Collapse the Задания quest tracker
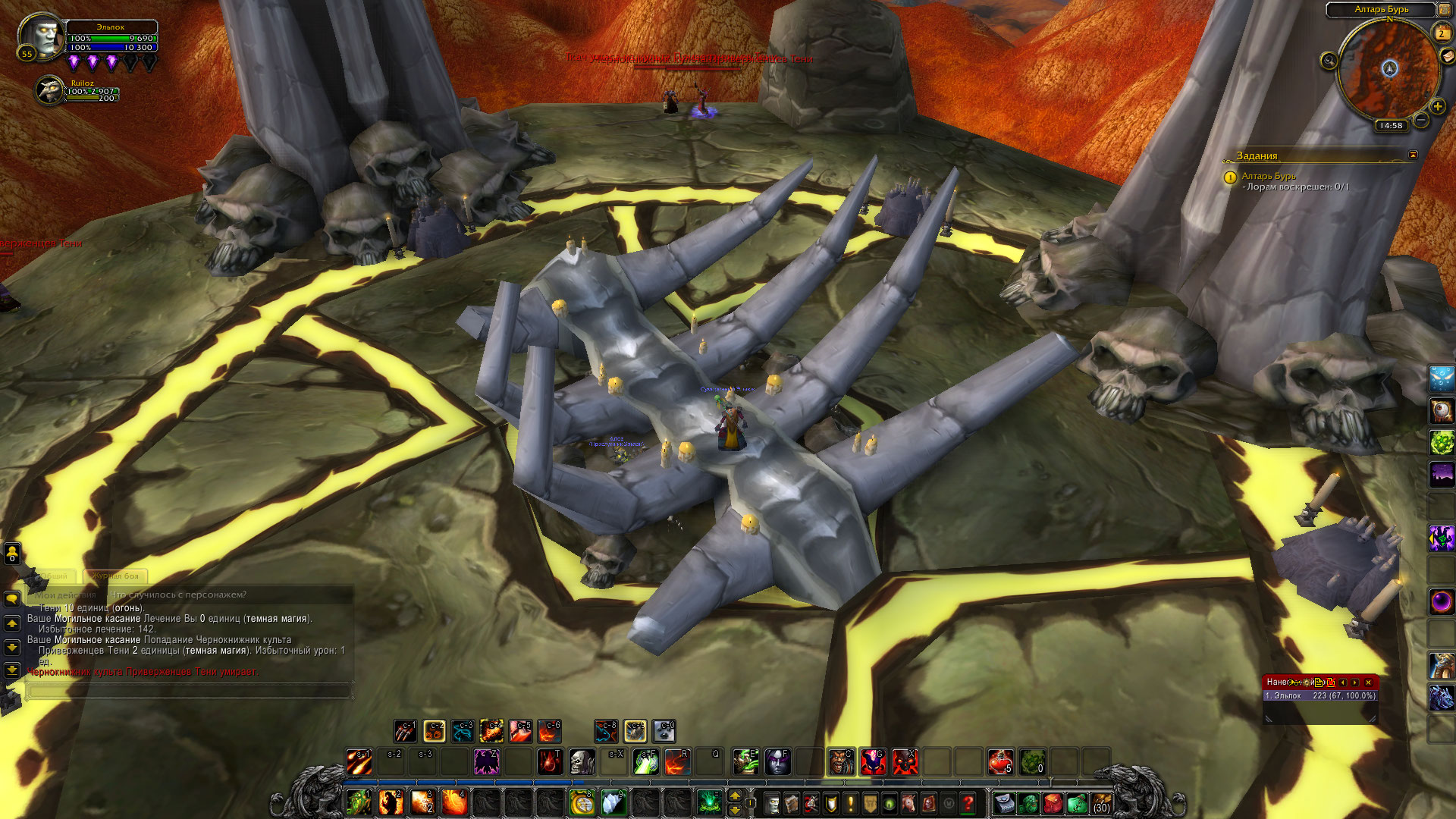 point(1413,155)
